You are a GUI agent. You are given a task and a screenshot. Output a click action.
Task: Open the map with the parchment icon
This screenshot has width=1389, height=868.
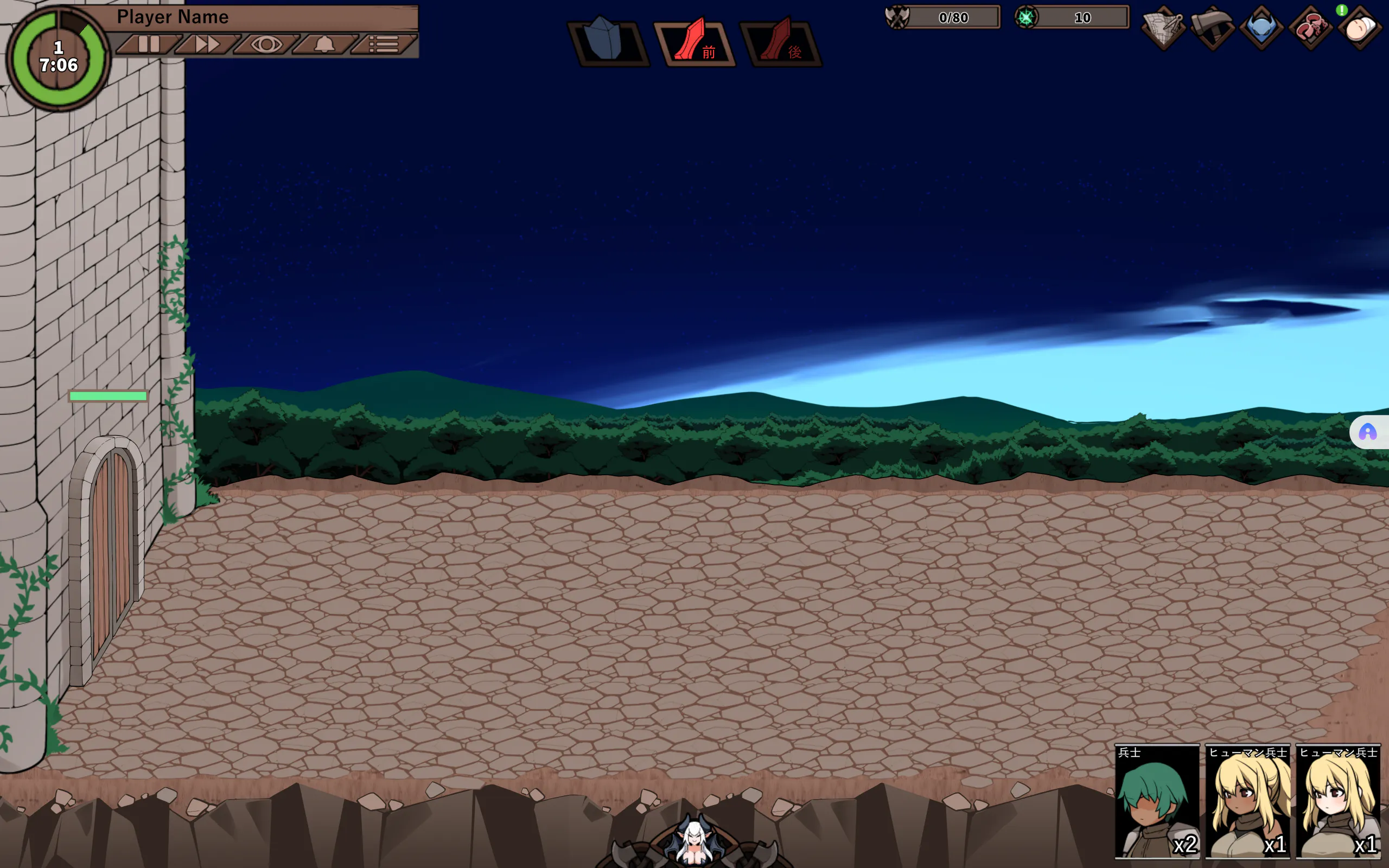coord(1163,28)
